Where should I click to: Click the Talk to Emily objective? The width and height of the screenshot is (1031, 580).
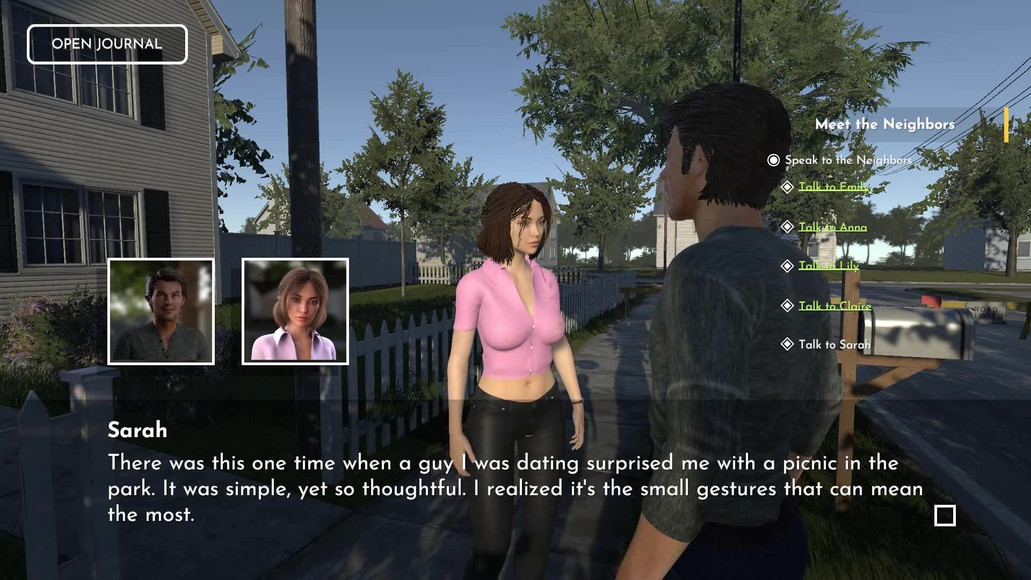[x=834, y=187]
